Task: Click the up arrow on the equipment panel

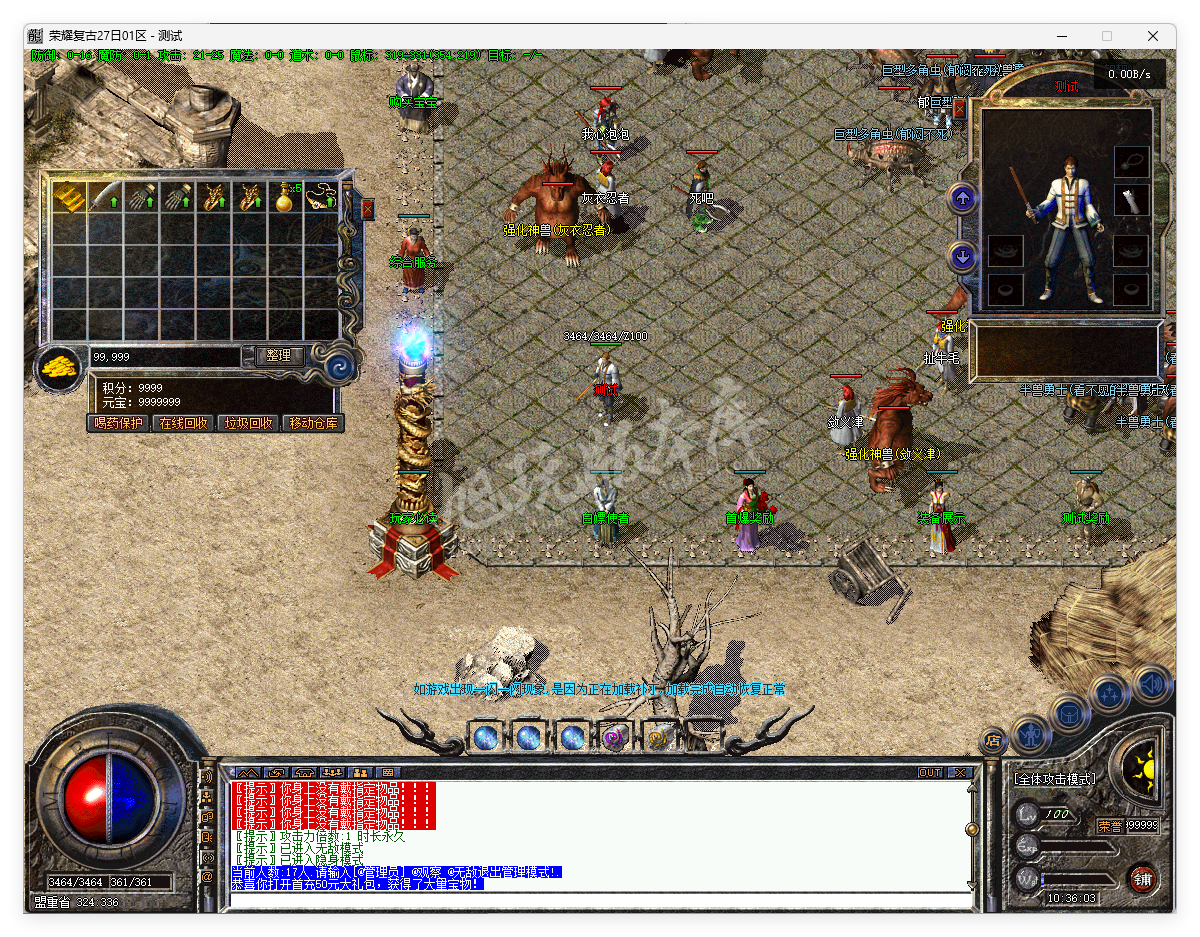Action: [962, 198]
